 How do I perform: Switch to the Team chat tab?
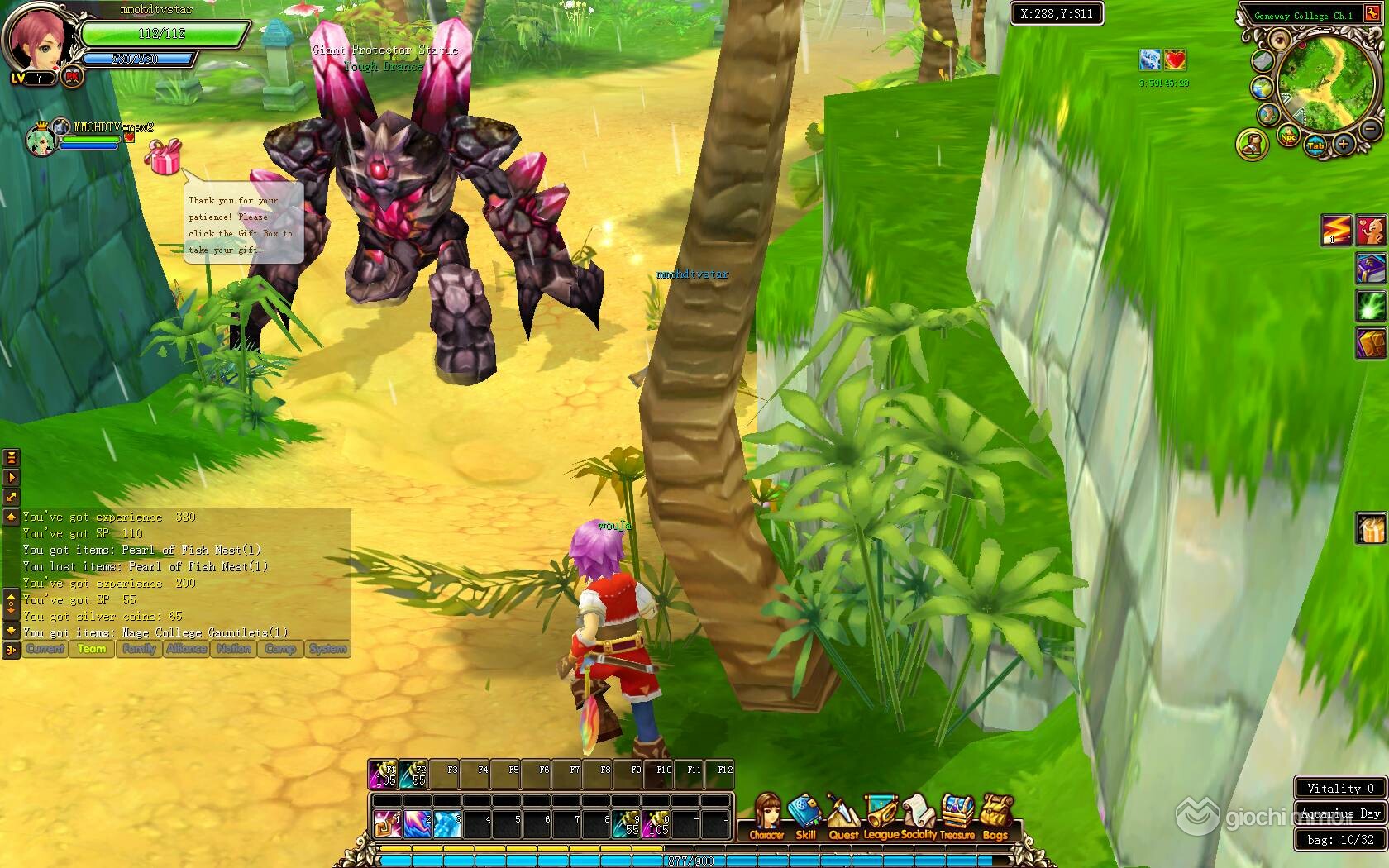point(92,649)
